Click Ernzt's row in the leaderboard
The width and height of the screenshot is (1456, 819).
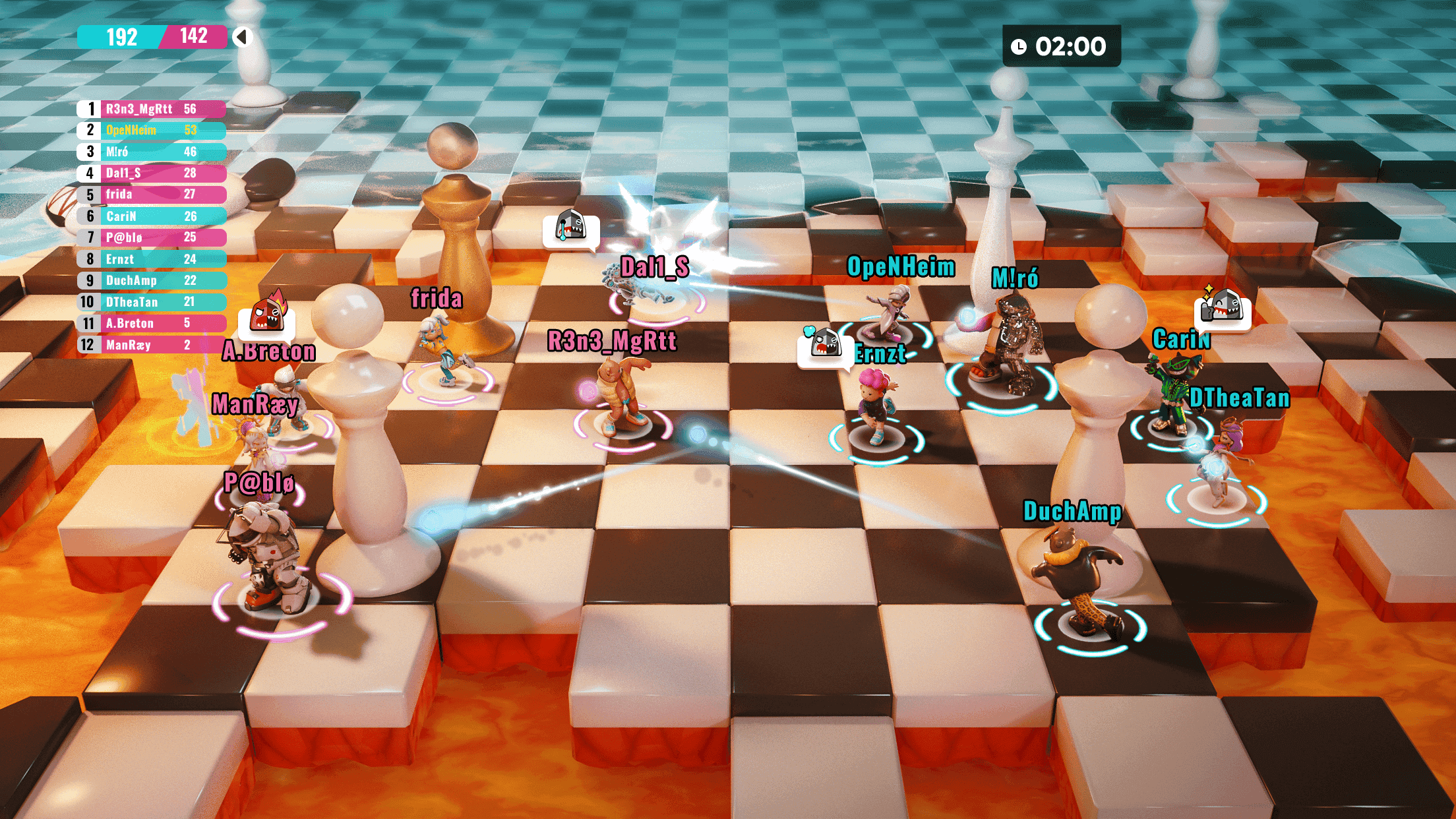point(152,259)
